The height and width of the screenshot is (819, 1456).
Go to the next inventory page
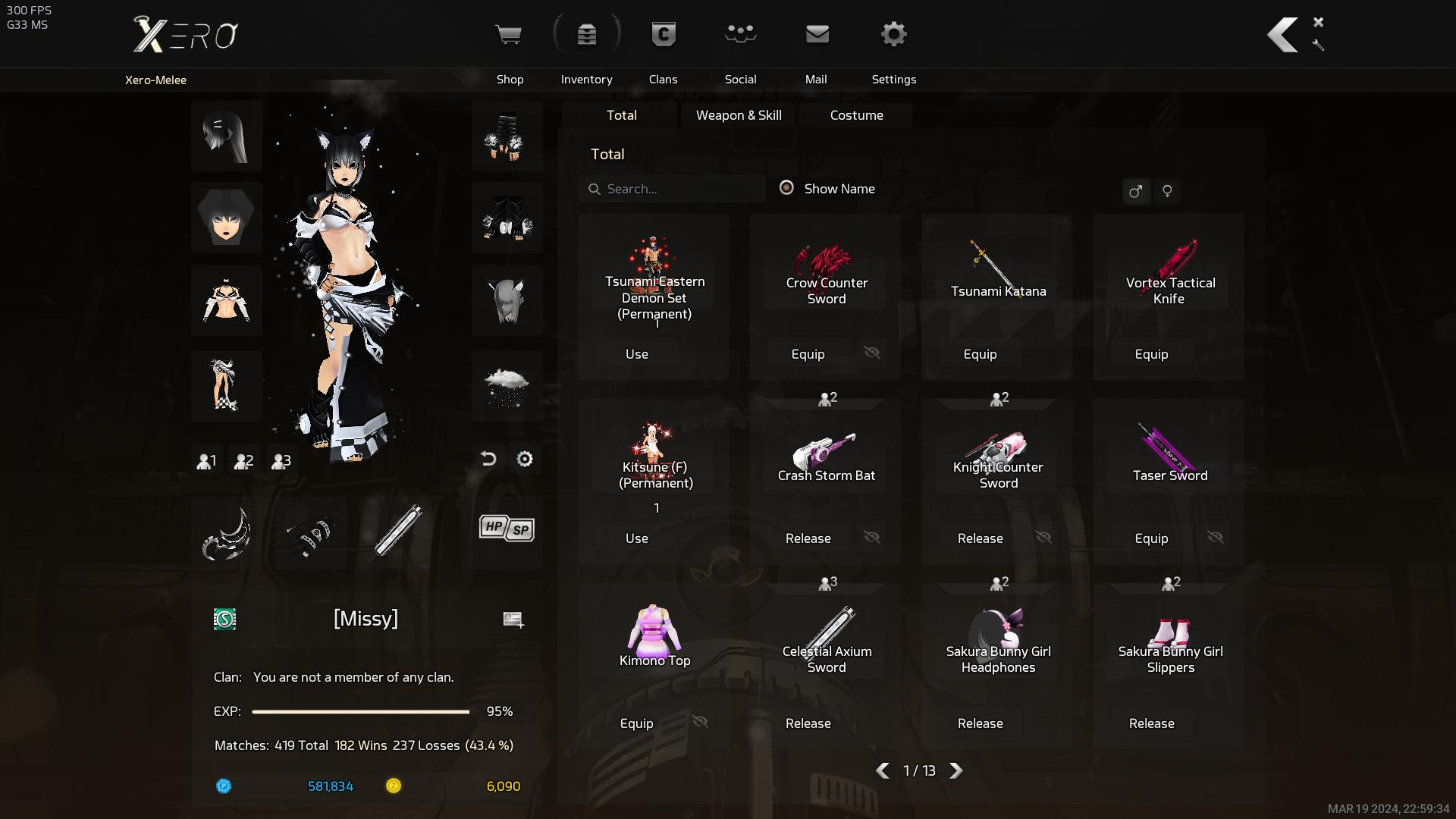pyautogui.click(x=956, y=770)
